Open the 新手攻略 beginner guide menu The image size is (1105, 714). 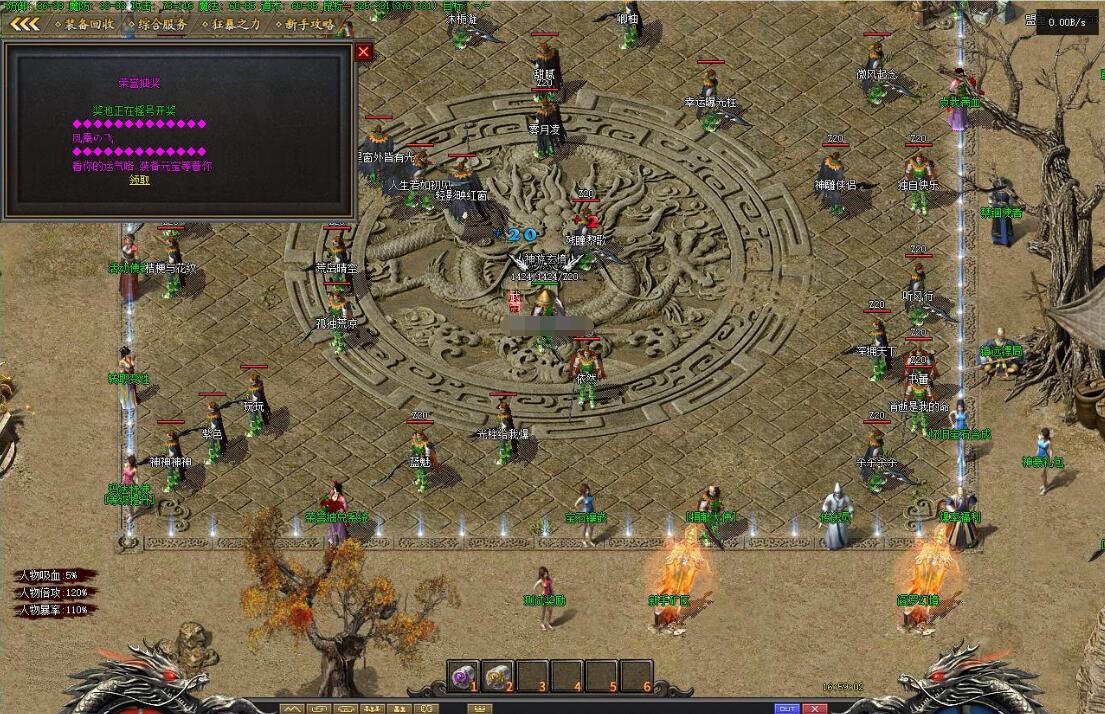pos(308,24)
